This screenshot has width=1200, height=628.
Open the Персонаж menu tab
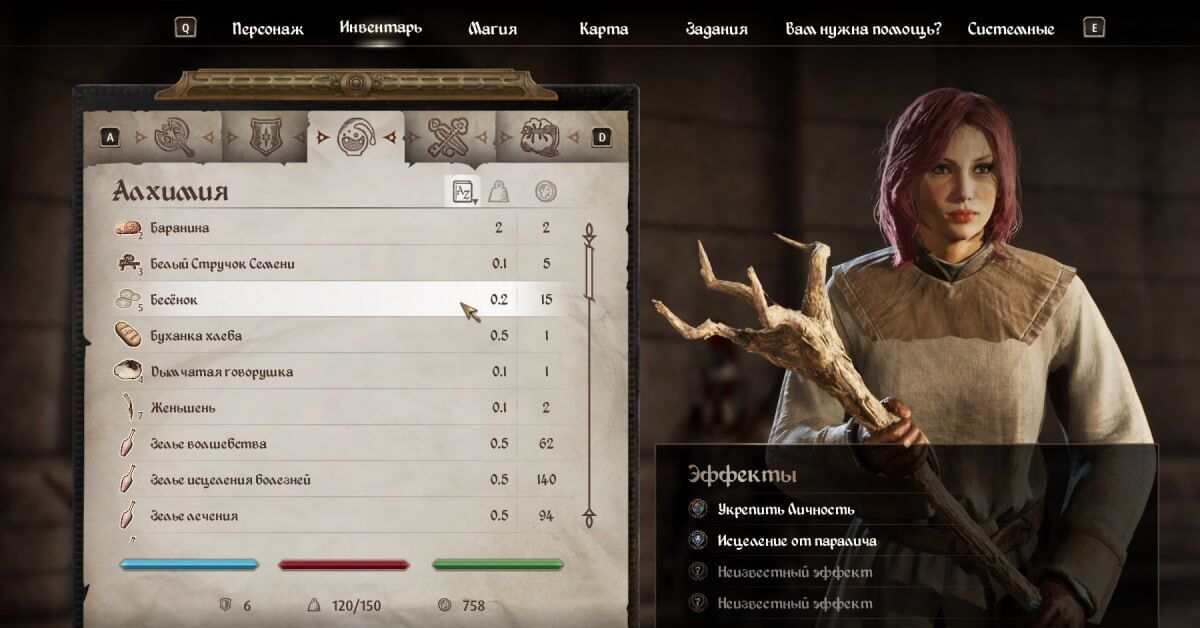[267, 29]
